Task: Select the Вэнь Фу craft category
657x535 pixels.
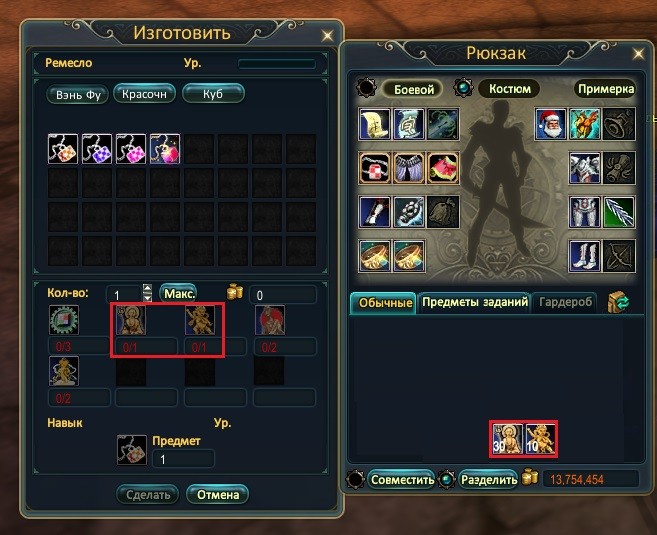Action: coord(77,95)
